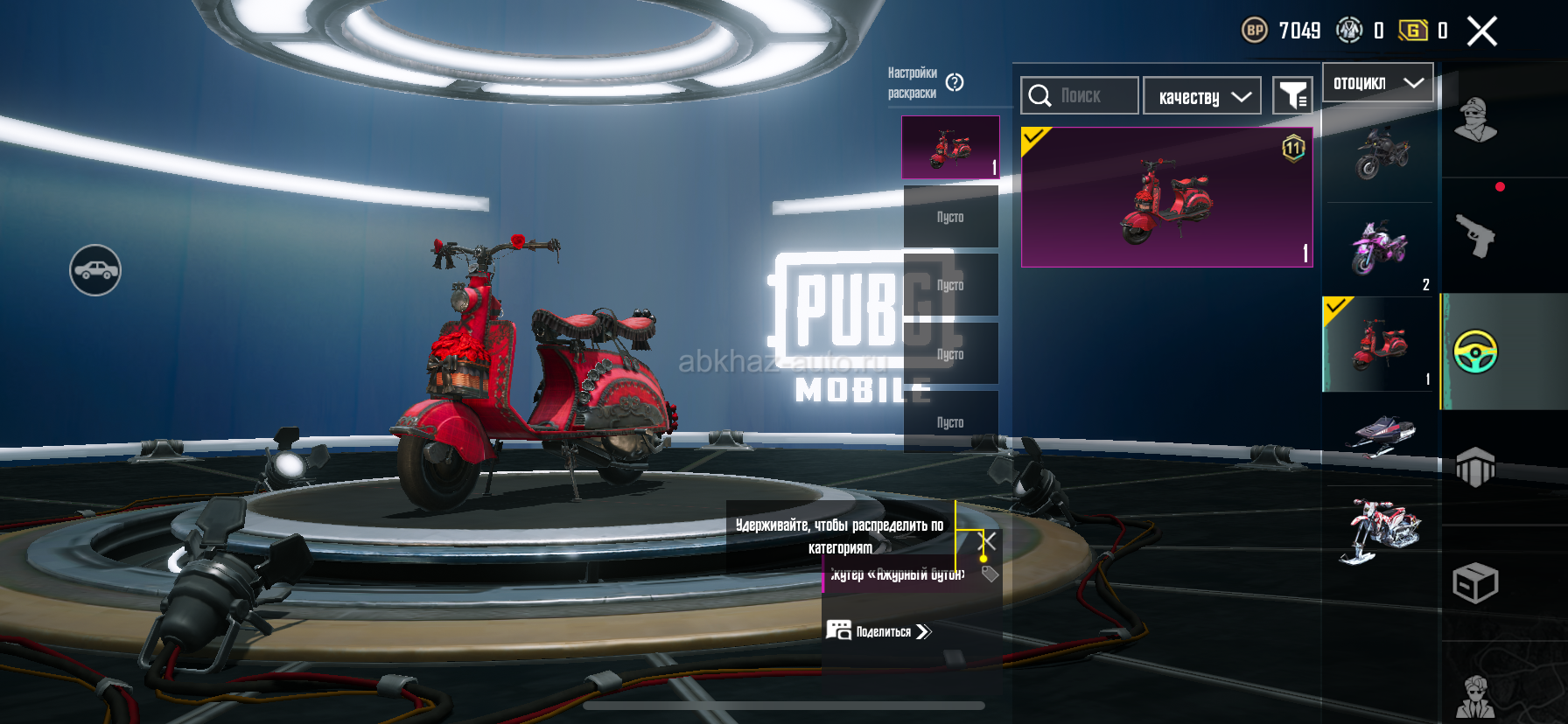Expand the motorcycle vehicle type dropdown

[x=1377, y=83]
